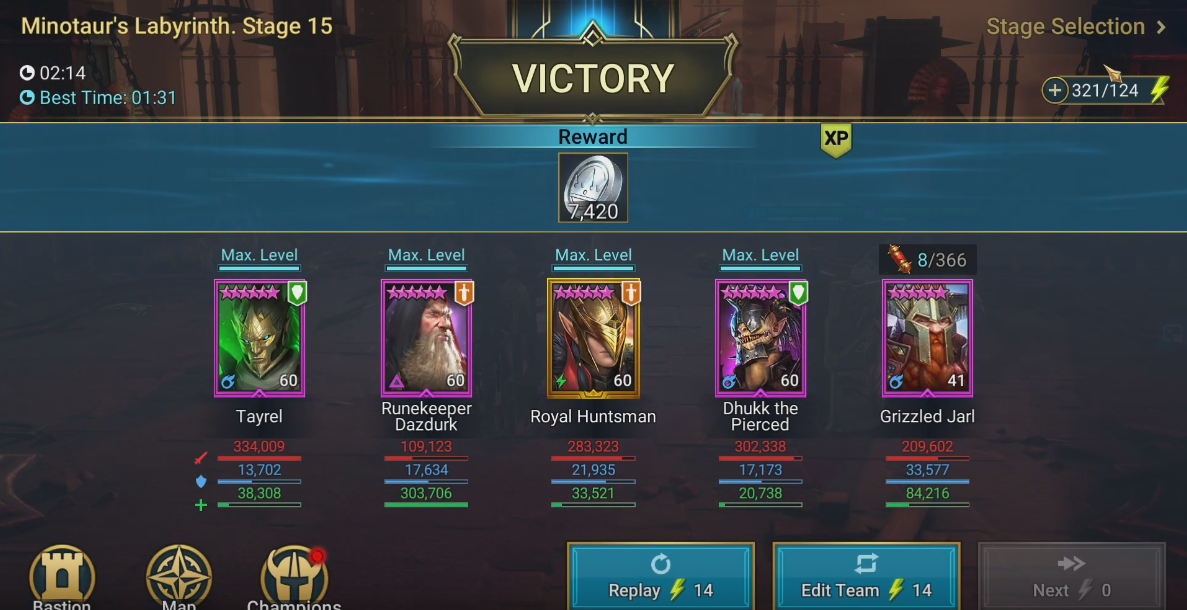Inspect Grizzled Jarl's portrait
Screen dimensions: 1187x610
click(x=928, y=338)
